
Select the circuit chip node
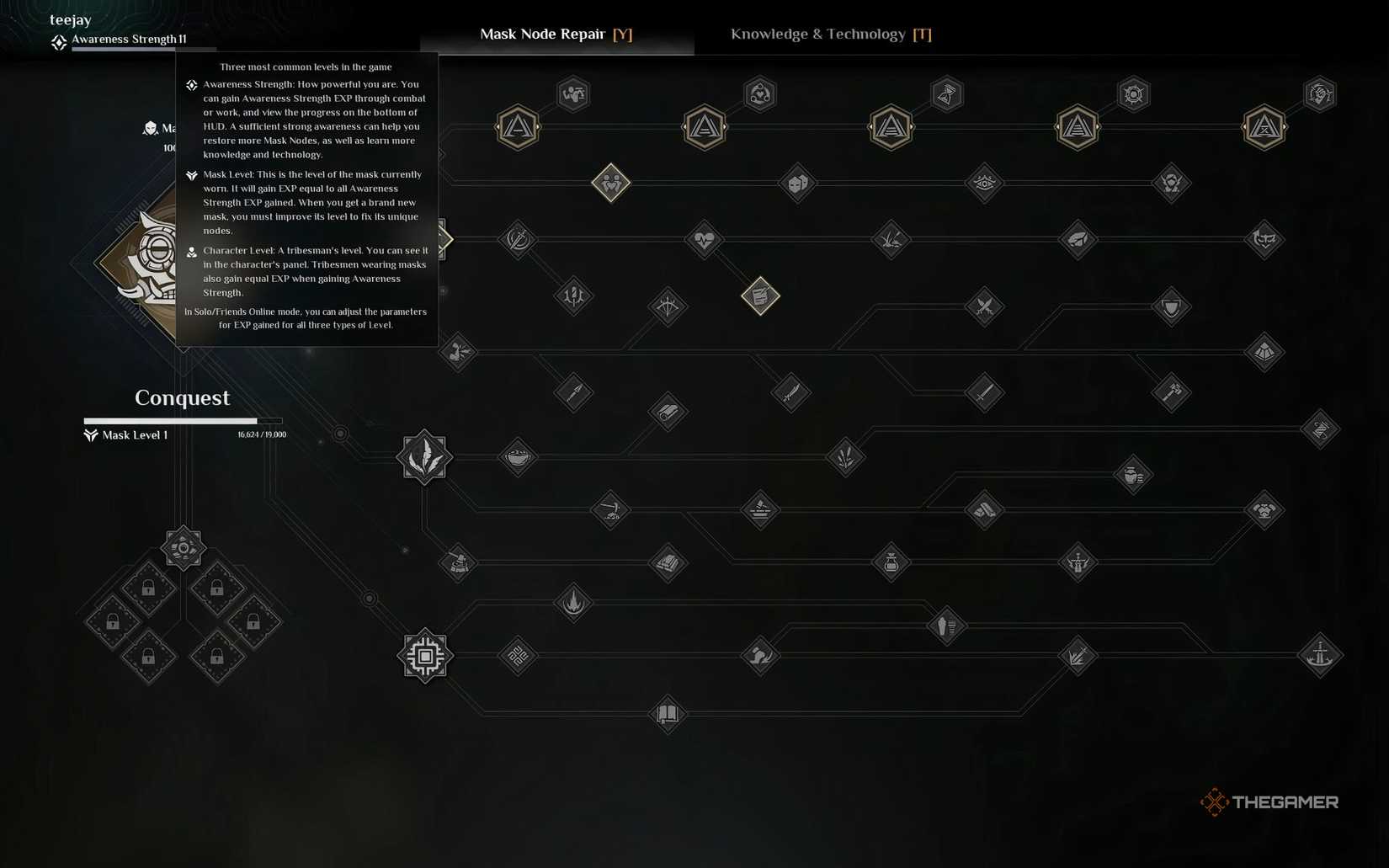[x=425, y=658]
